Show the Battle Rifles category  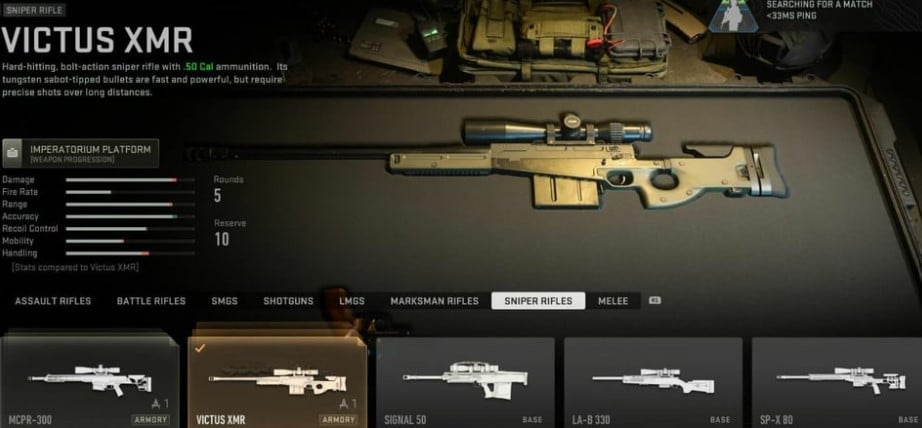point(151,301)
